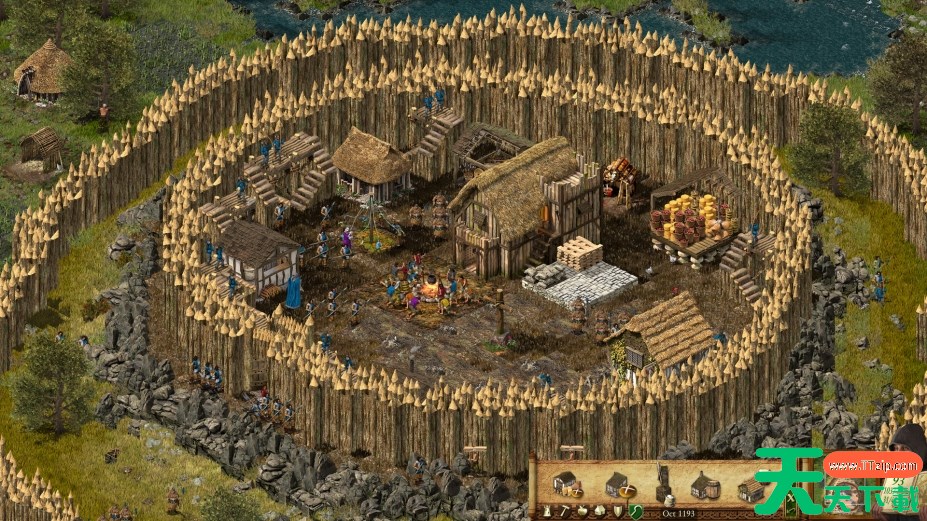This screenshot has height=521, width=927.
Task: Select the building with the wooden barrel
Action: [703, 485]
